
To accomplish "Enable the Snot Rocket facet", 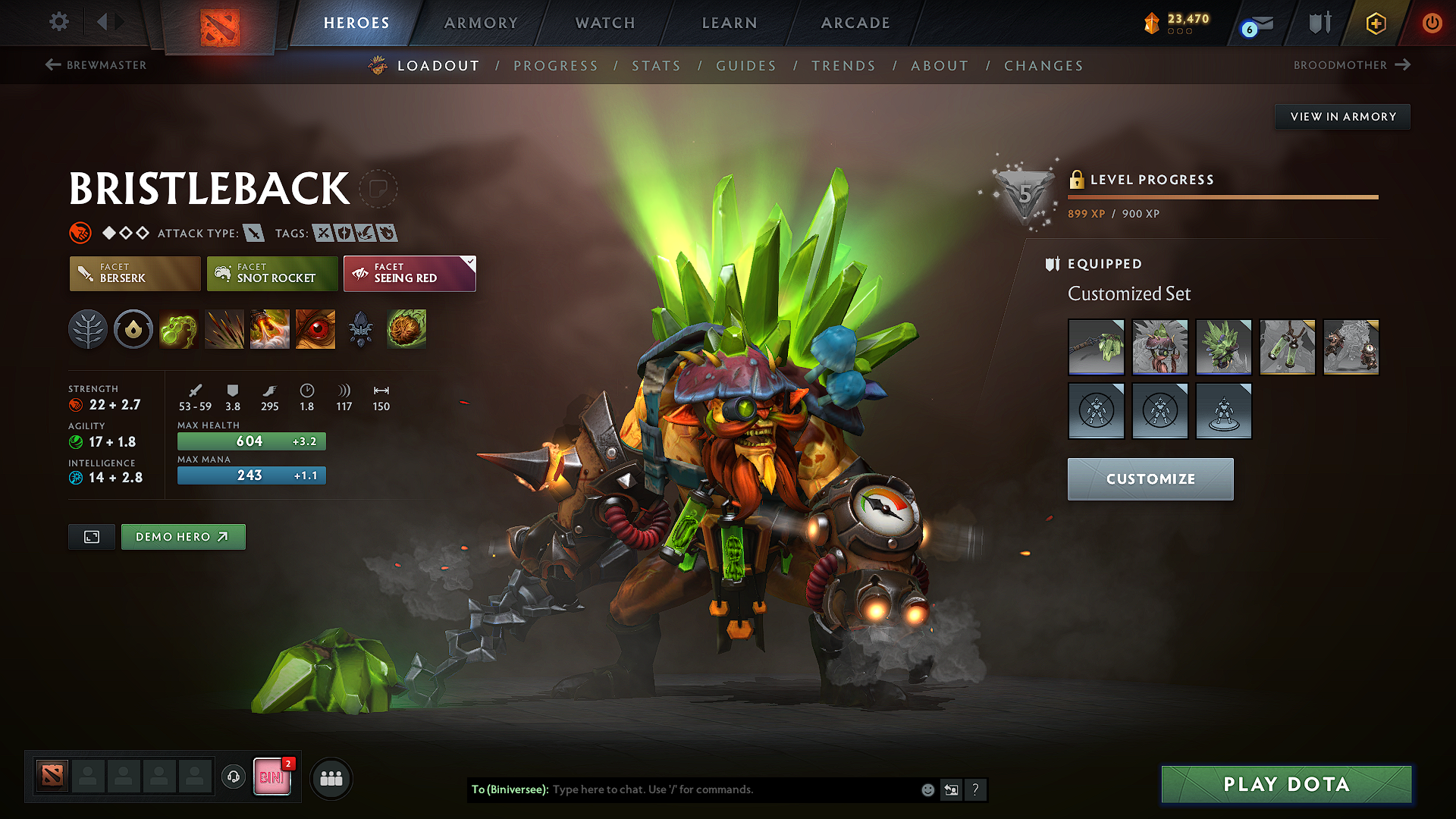I will (271, 274).
